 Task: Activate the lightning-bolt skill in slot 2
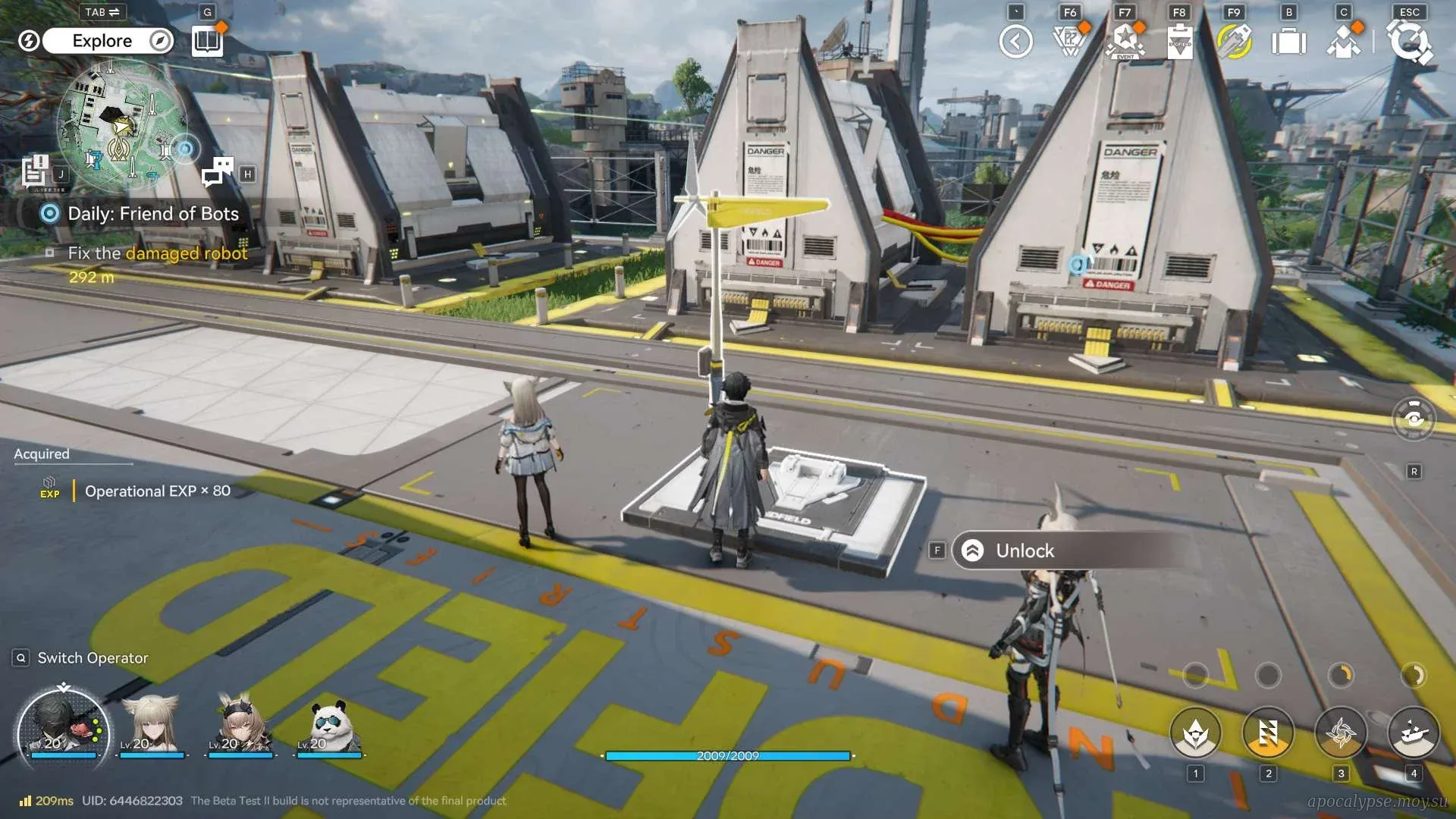click(1268, 733)
